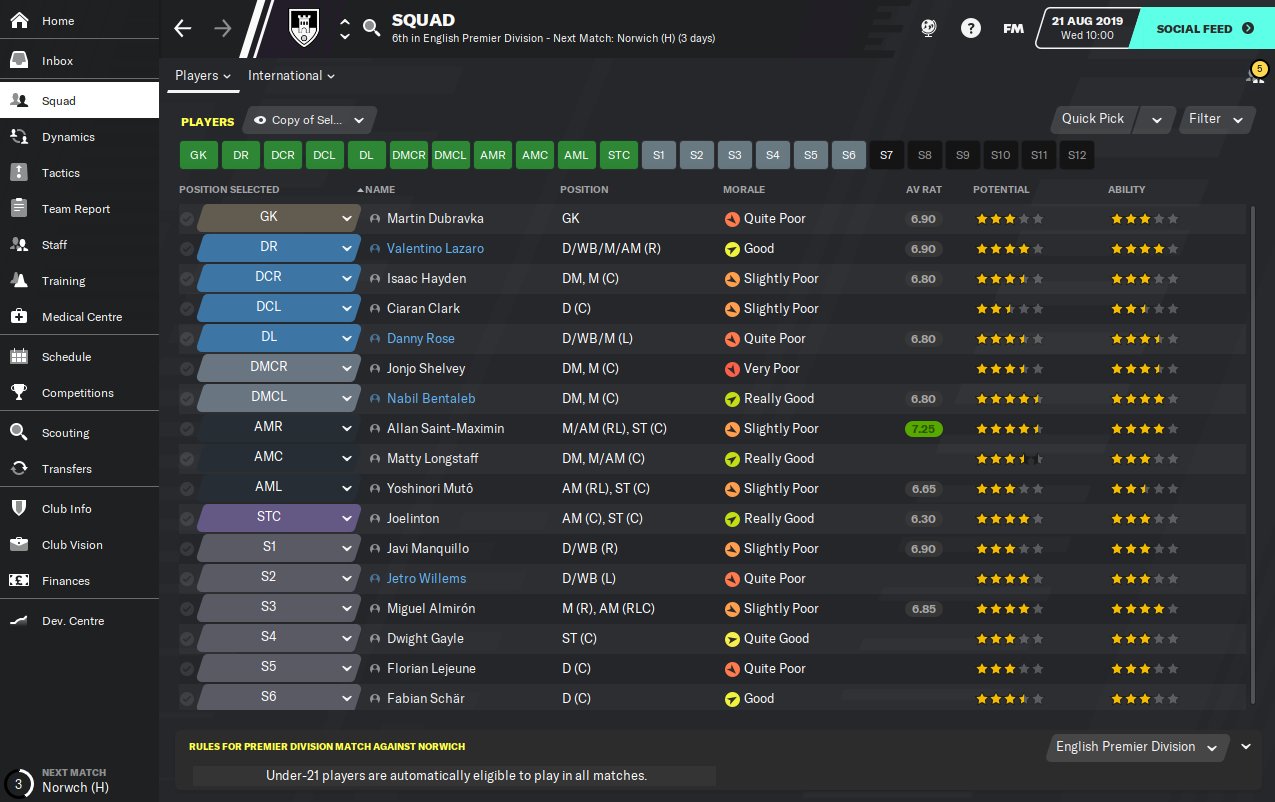The height and width of the screenshot is (802, 1275).
Task: Open the Filter options
Action: tap(1215, 119)
